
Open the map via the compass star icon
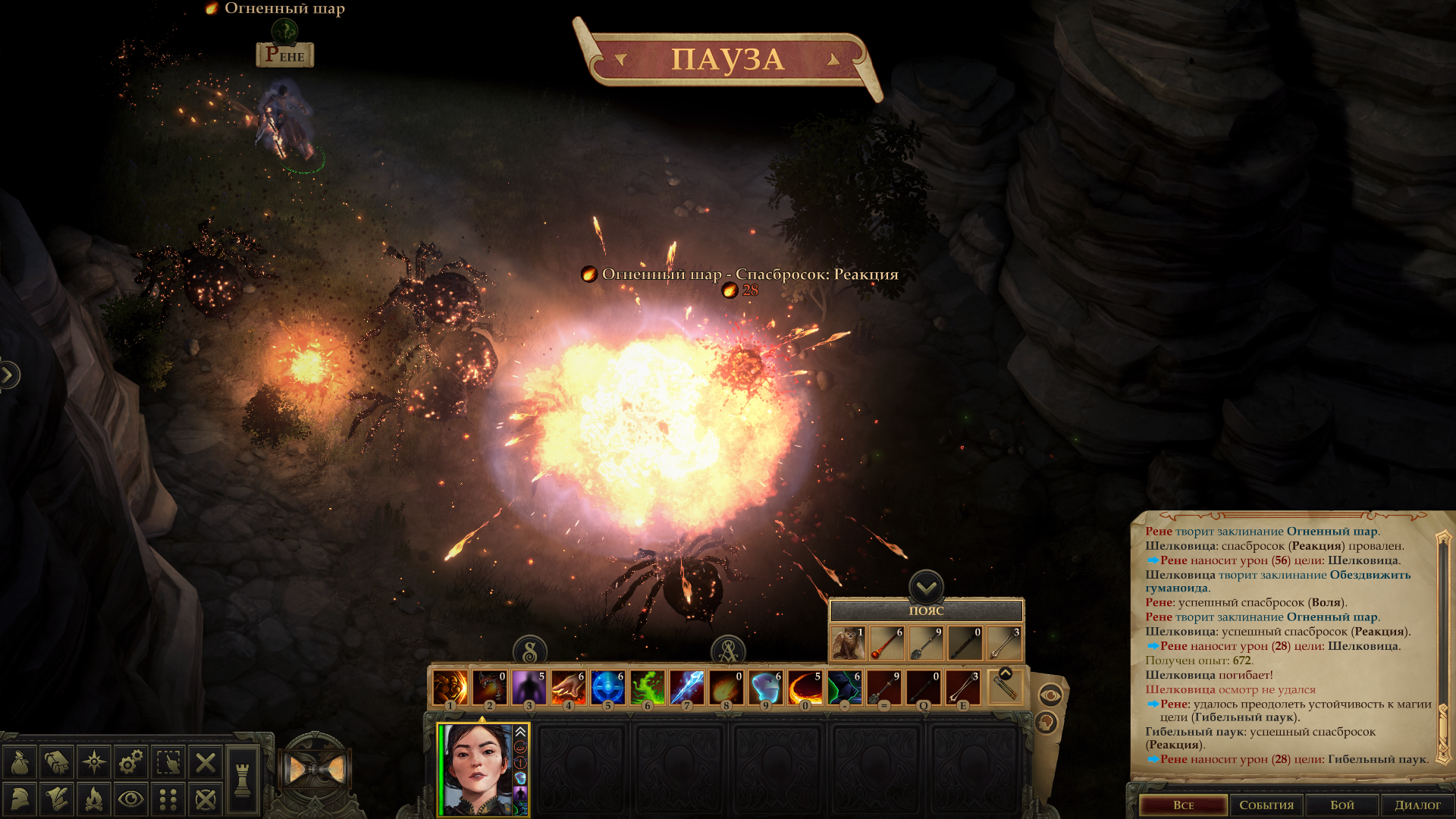tap(94, 762)
